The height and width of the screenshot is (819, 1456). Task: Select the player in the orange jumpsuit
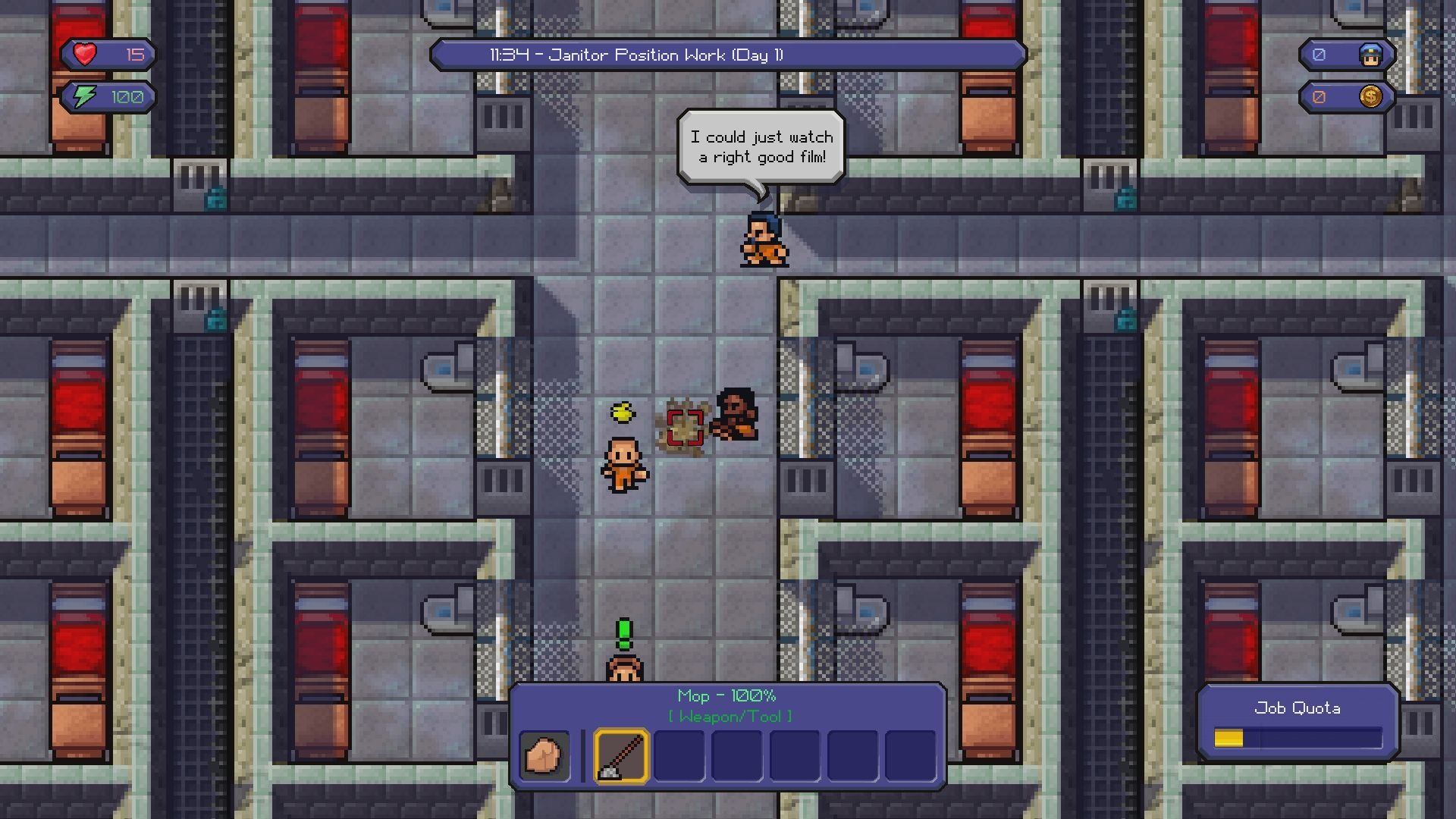[x=623, y=464]
